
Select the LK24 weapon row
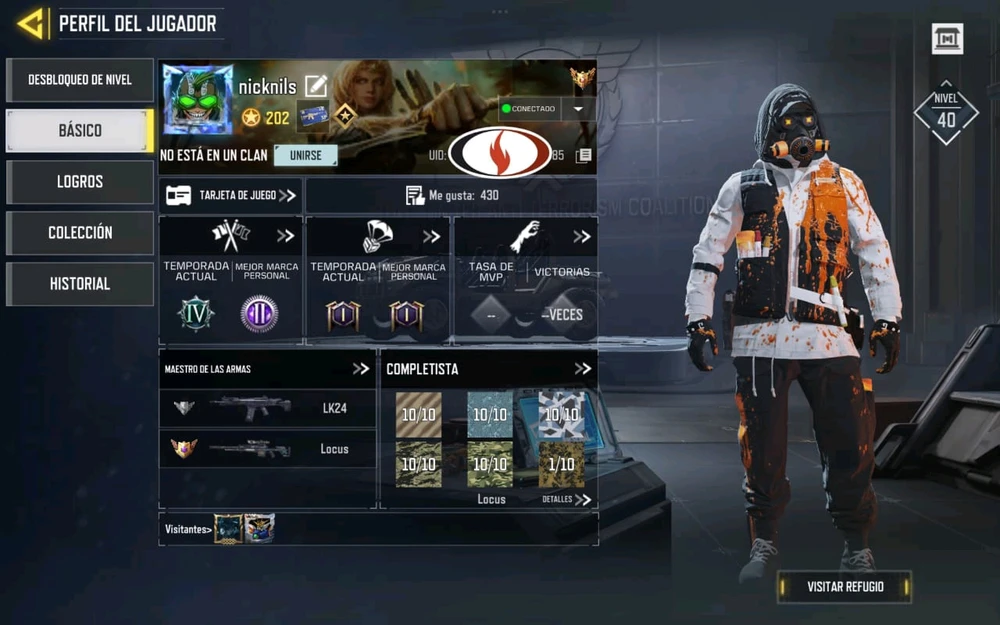pos(267,408)
